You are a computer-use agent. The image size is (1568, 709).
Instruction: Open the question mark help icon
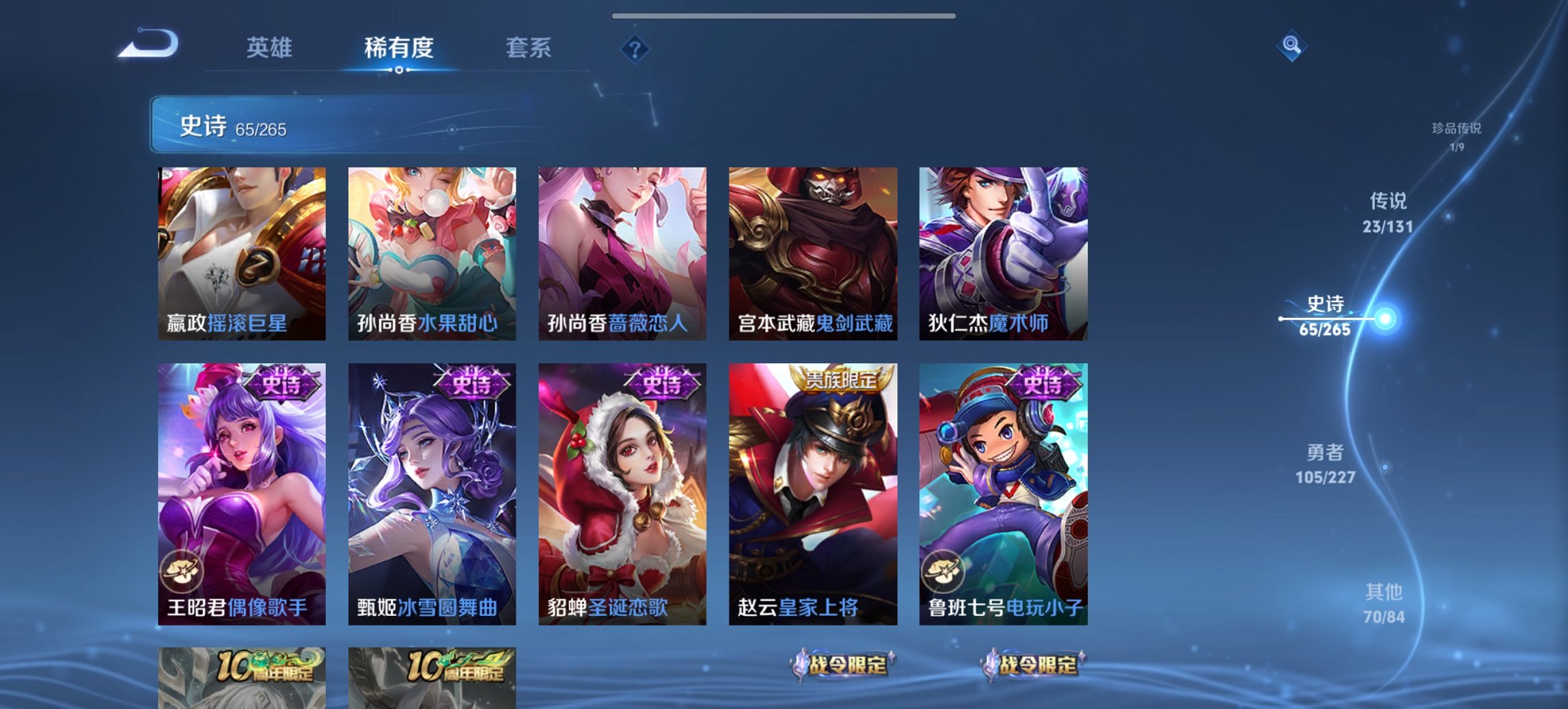pos(634,48)
